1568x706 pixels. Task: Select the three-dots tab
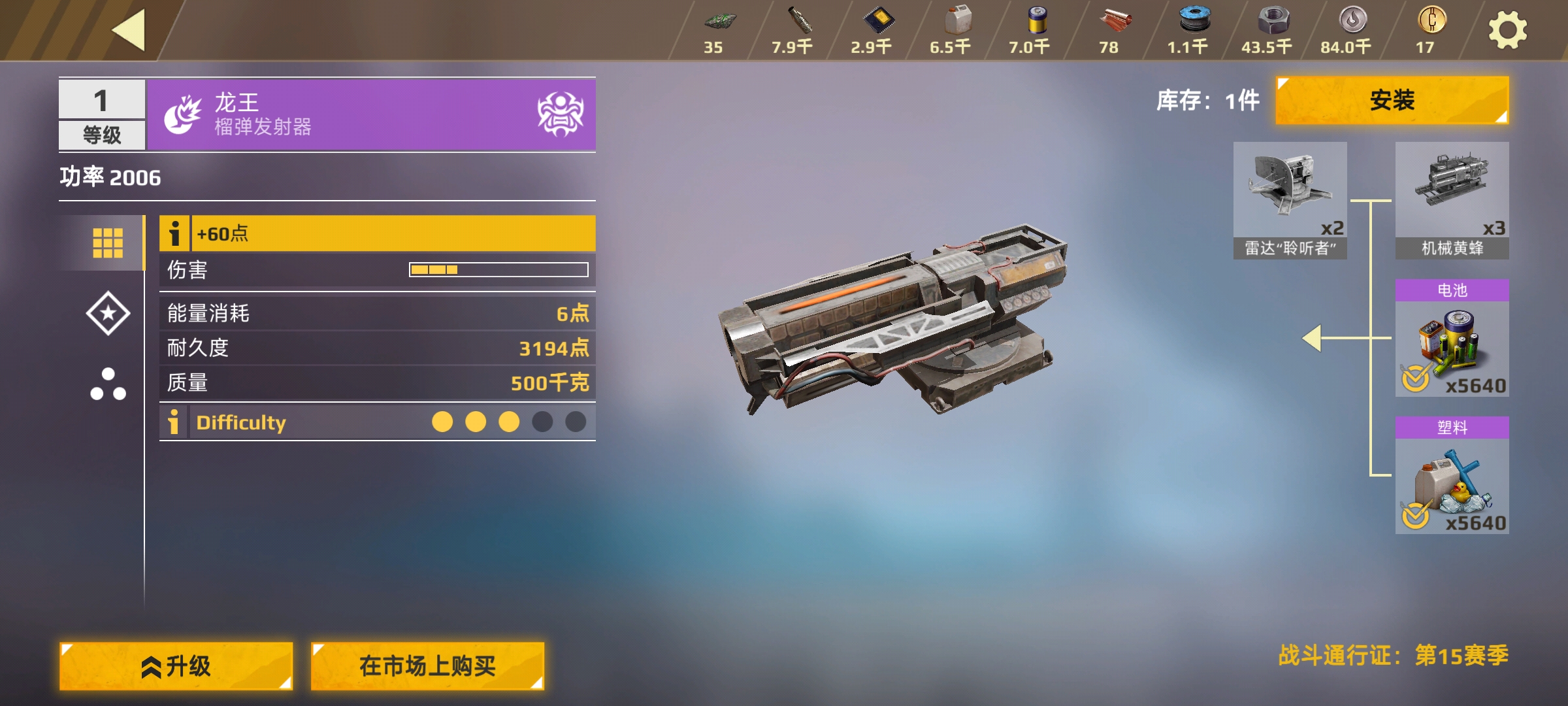[108, 384]
